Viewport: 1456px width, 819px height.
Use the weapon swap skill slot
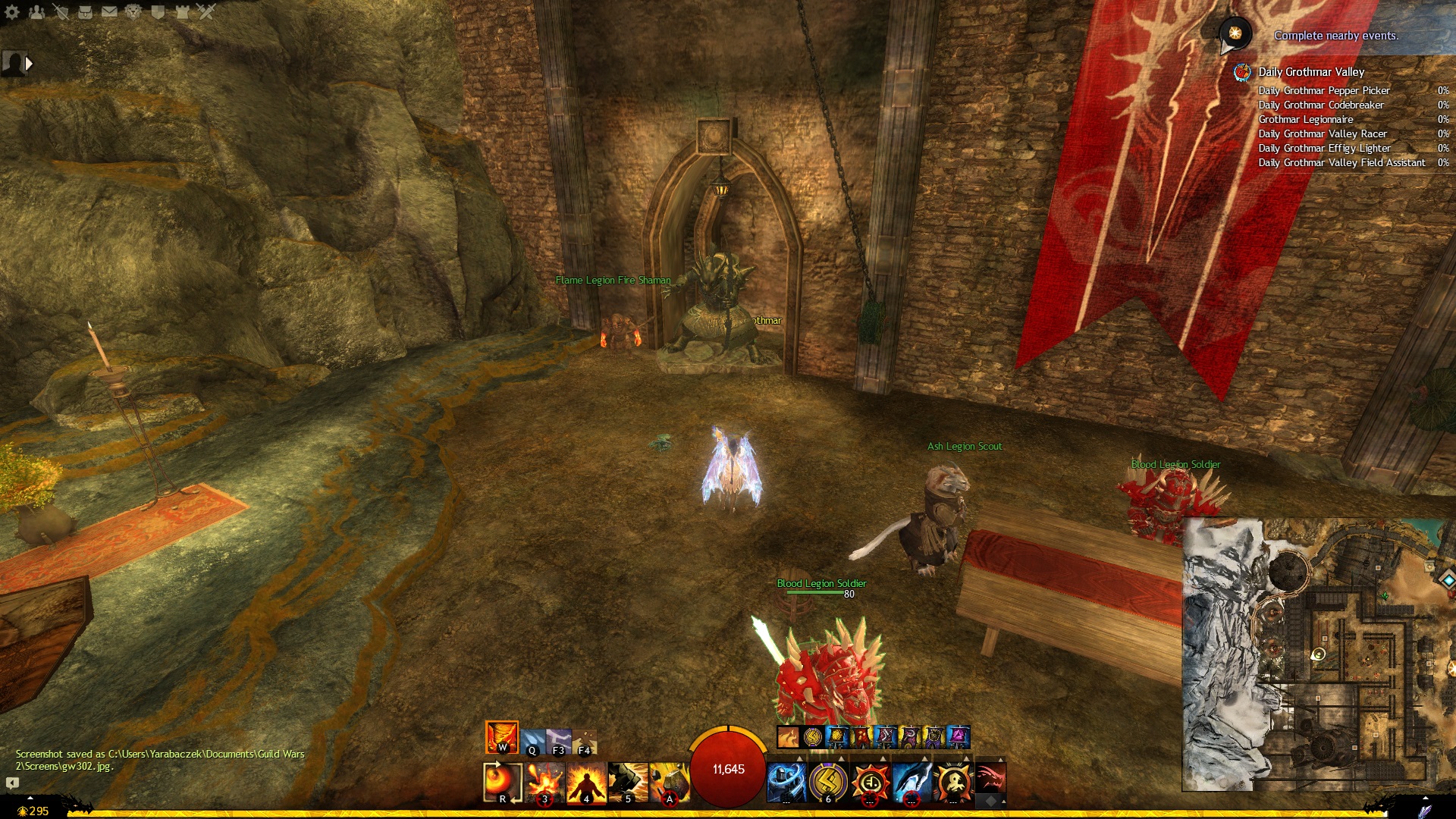[502, 782]
